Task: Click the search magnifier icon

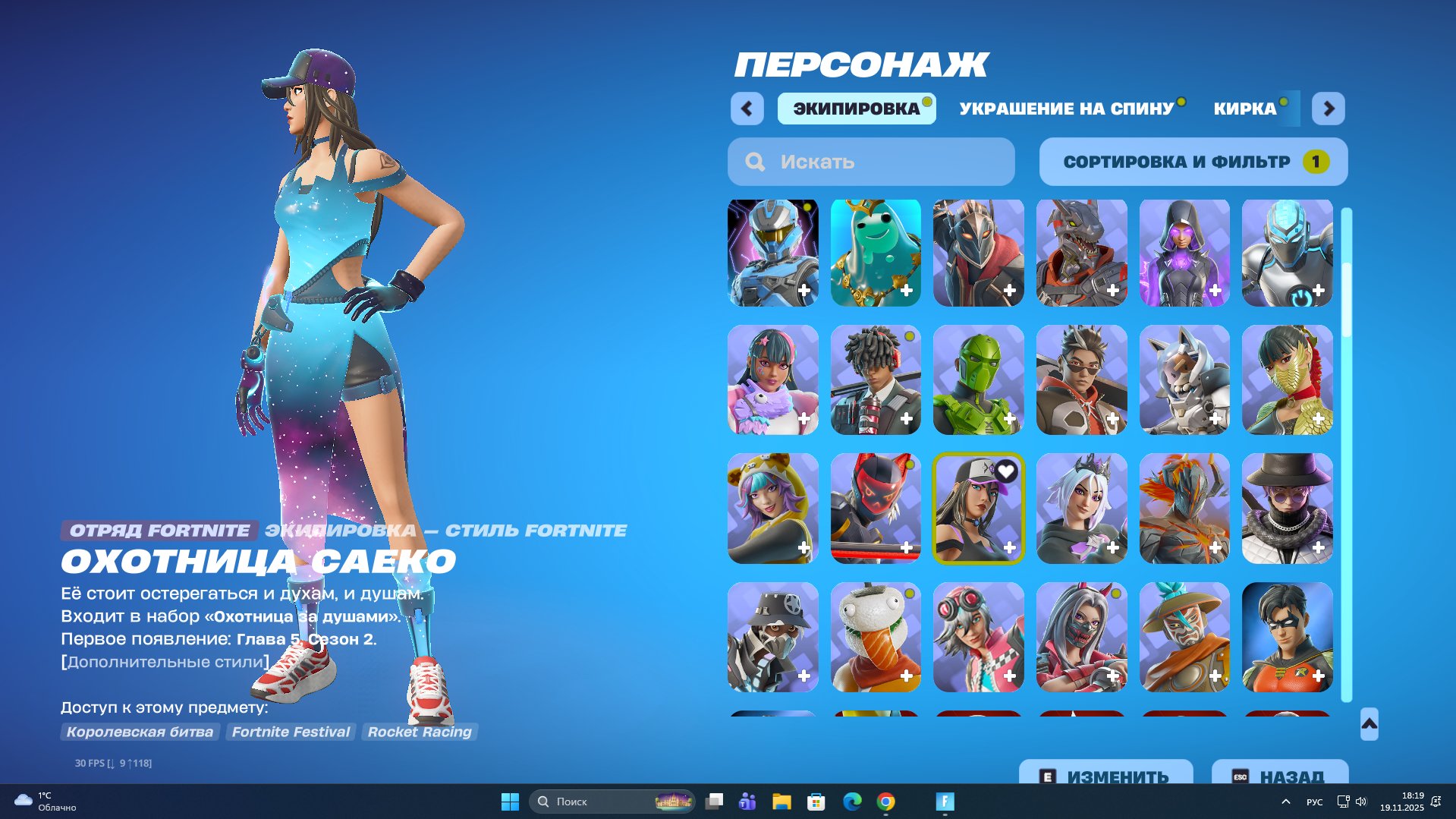Action: click(754, 161)
